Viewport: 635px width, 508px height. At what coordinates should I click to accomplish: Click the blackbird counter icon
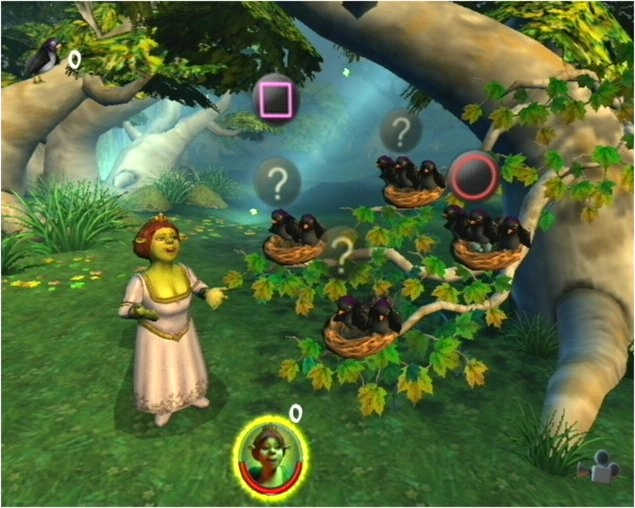click(43, 61)
